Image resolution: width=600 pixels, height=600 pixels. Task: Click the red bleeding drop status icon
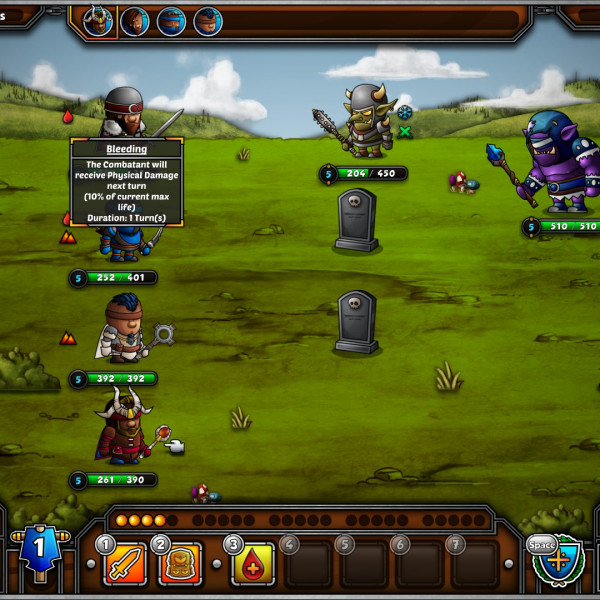coord(68,116)
